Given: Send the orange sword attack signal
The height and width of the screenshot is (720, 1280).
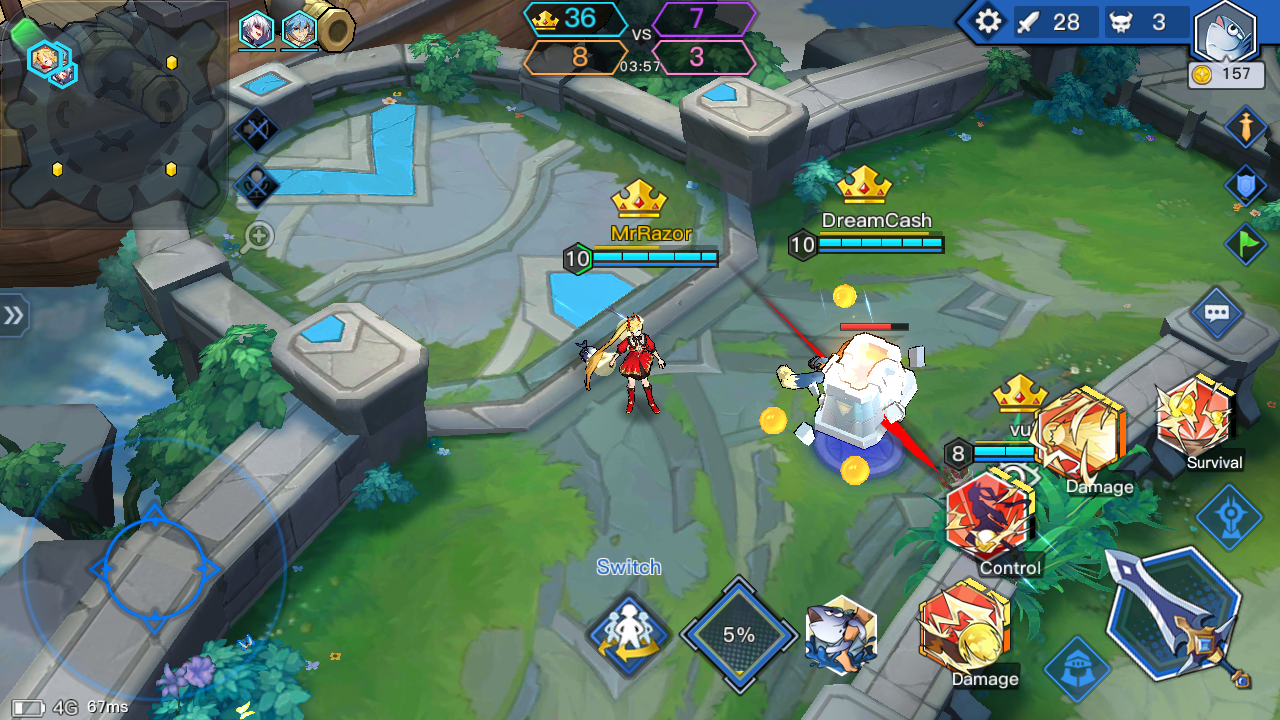Looking at the screenshot, I should pos(1246,127).
